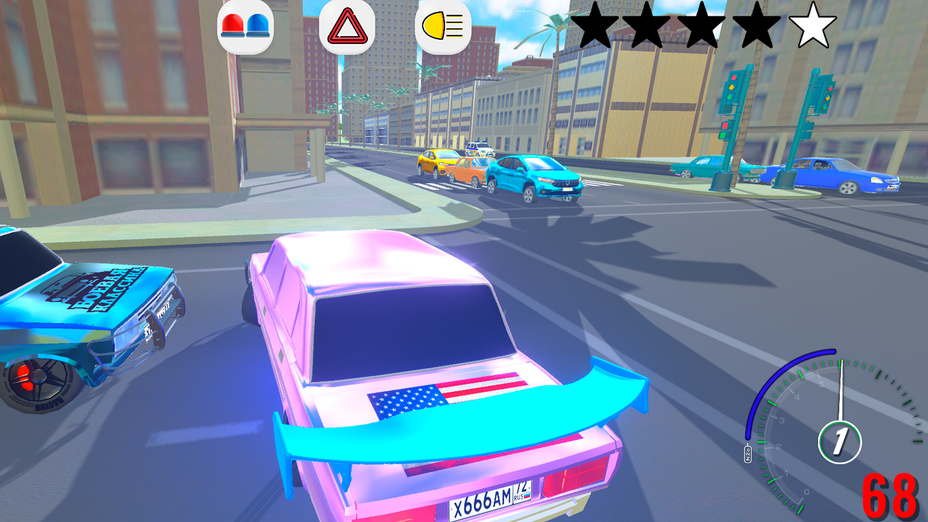Turn on the hazard warning triangle
Viewport: 928px width, 522px height.
click(346, 26)
